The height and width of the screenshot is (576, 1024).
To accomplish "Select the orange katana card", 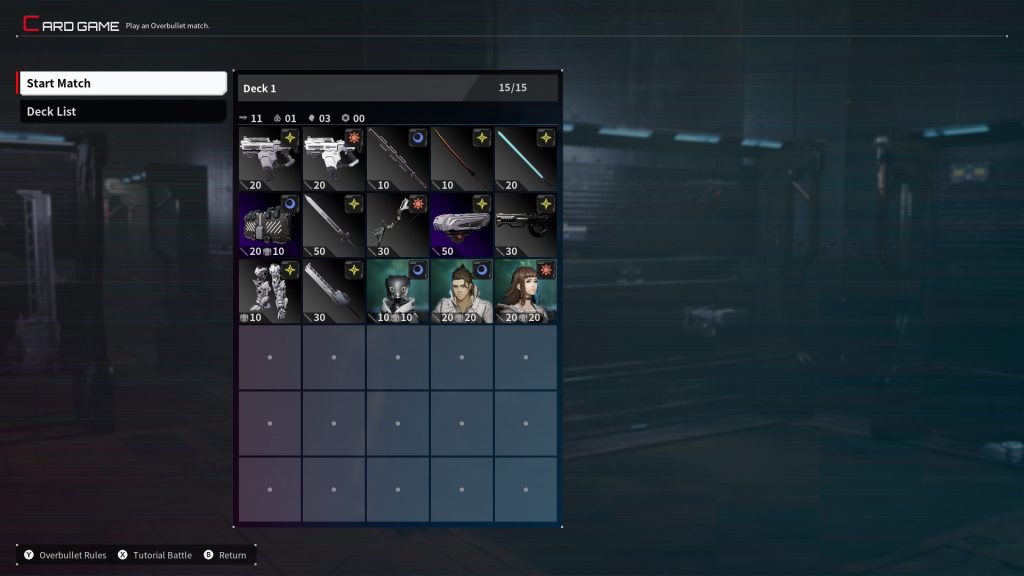I will (462, 159).
